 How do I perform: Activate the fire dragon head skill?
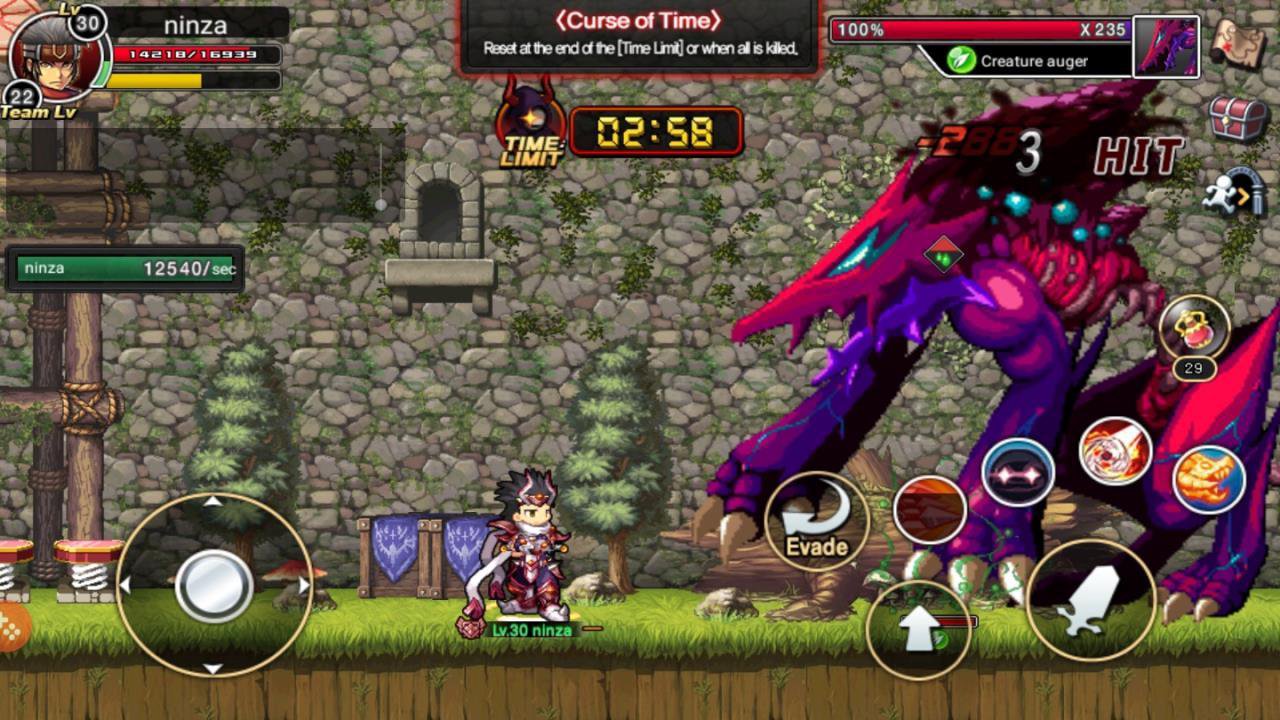(x=1208, y=480)
